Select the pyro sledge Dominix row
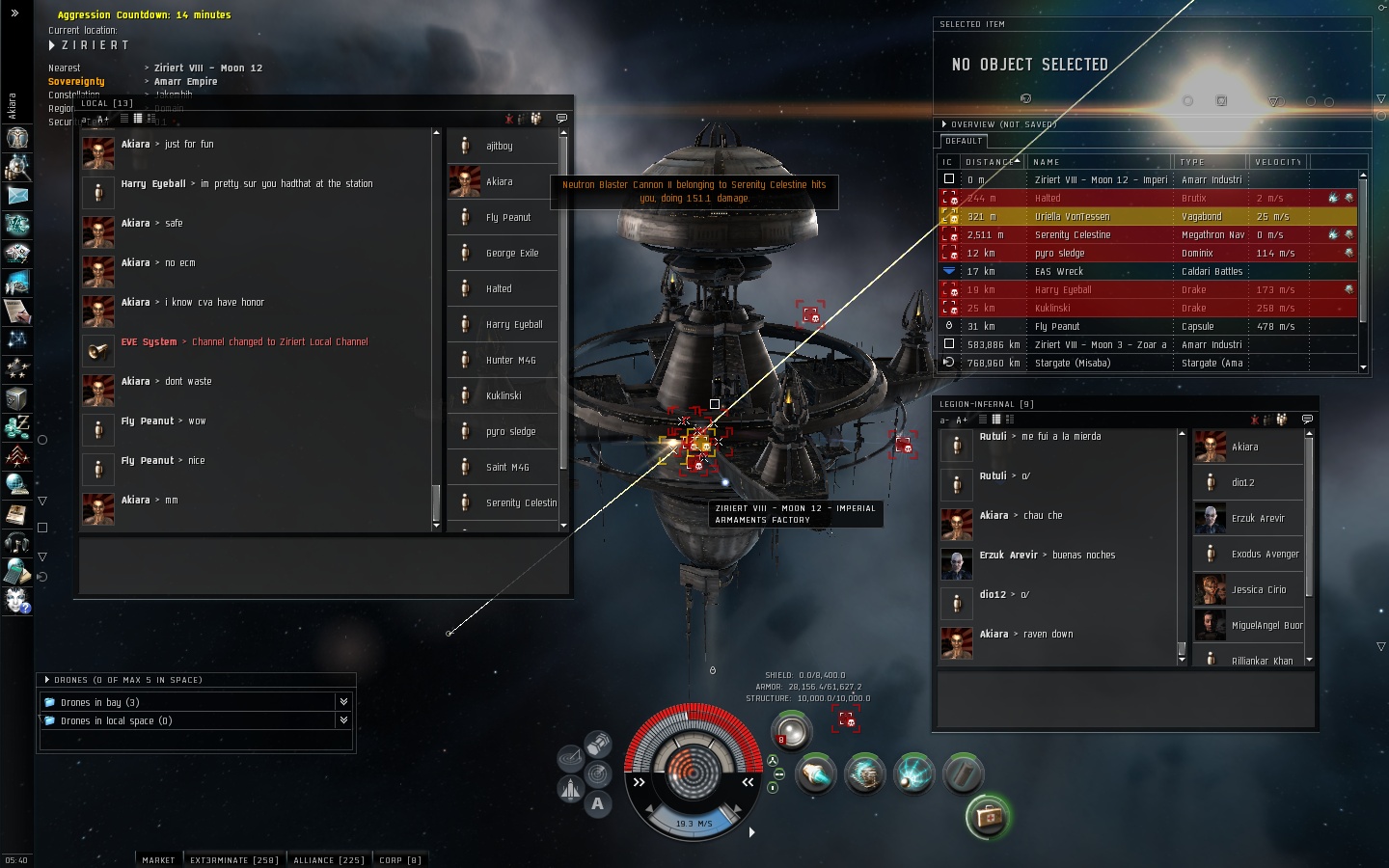Screen dimensions: 1389x868 1100,253
